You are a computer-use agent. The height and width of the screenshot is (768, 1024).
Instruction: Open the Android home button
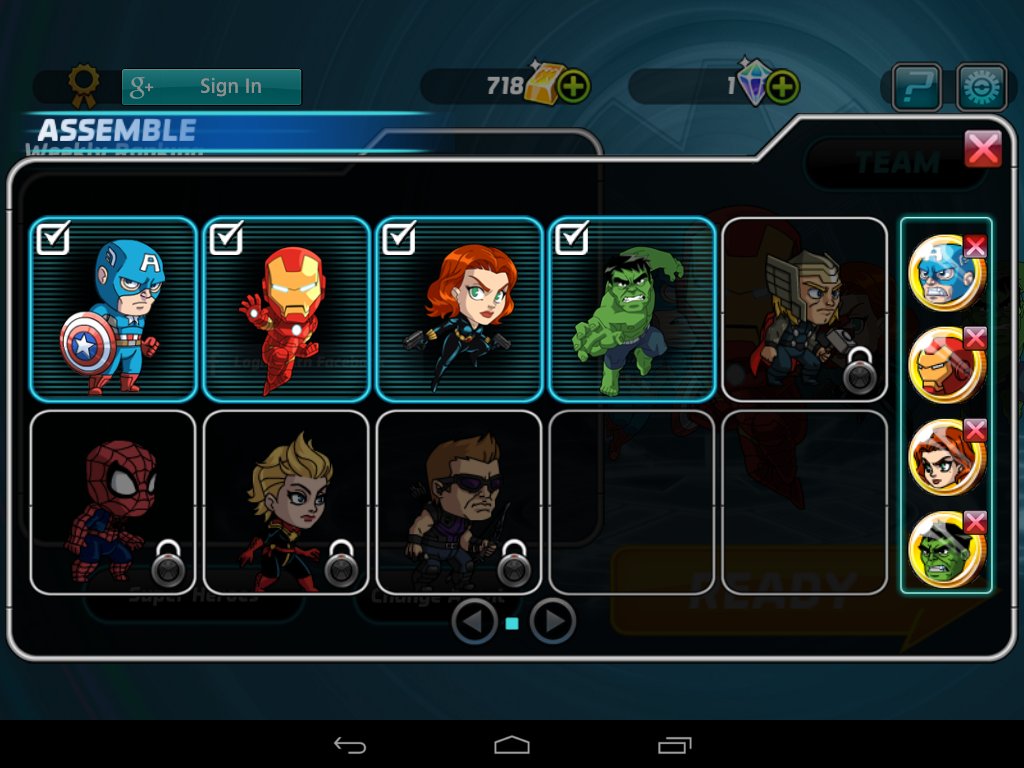click(511, 745)
